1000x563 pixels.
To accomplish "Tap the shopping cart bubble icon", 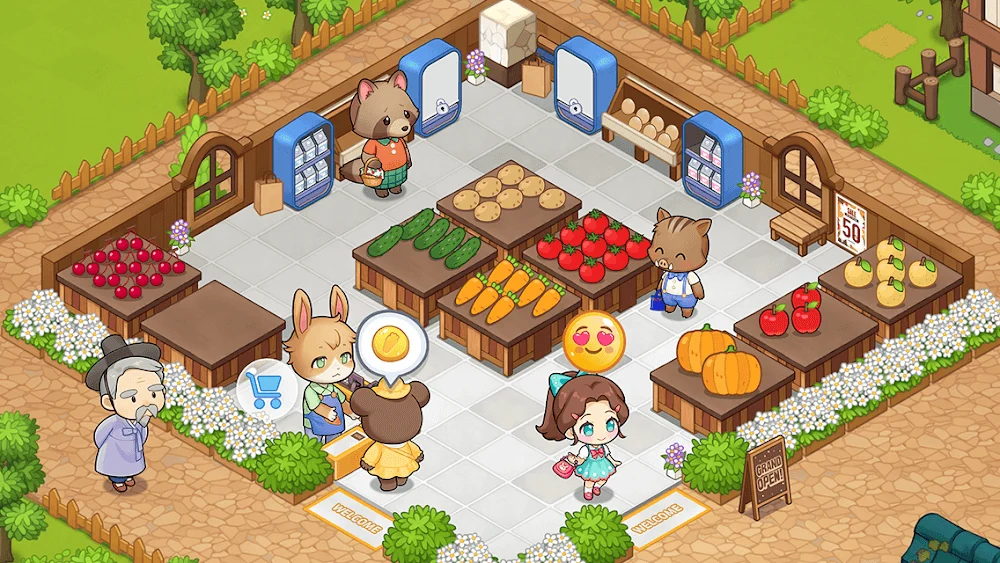I will click(263, 387).
